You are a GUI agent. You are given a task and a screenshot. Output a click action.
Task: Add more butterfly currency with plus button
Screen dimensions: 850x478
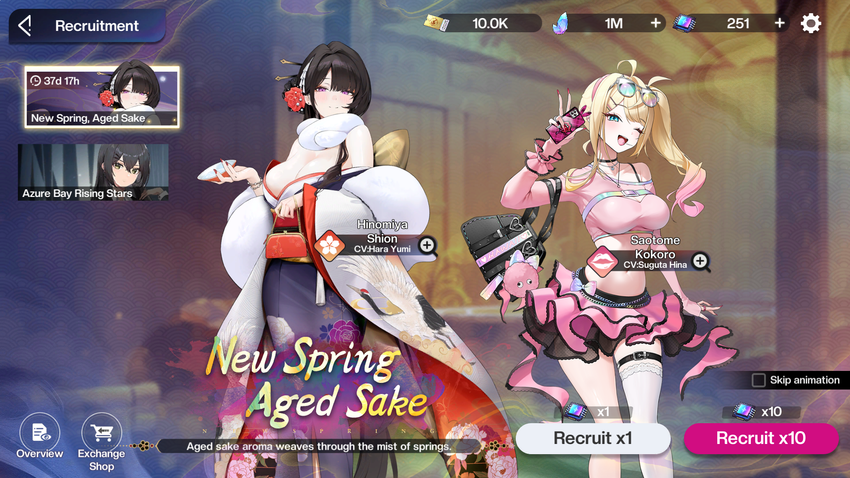656,23
